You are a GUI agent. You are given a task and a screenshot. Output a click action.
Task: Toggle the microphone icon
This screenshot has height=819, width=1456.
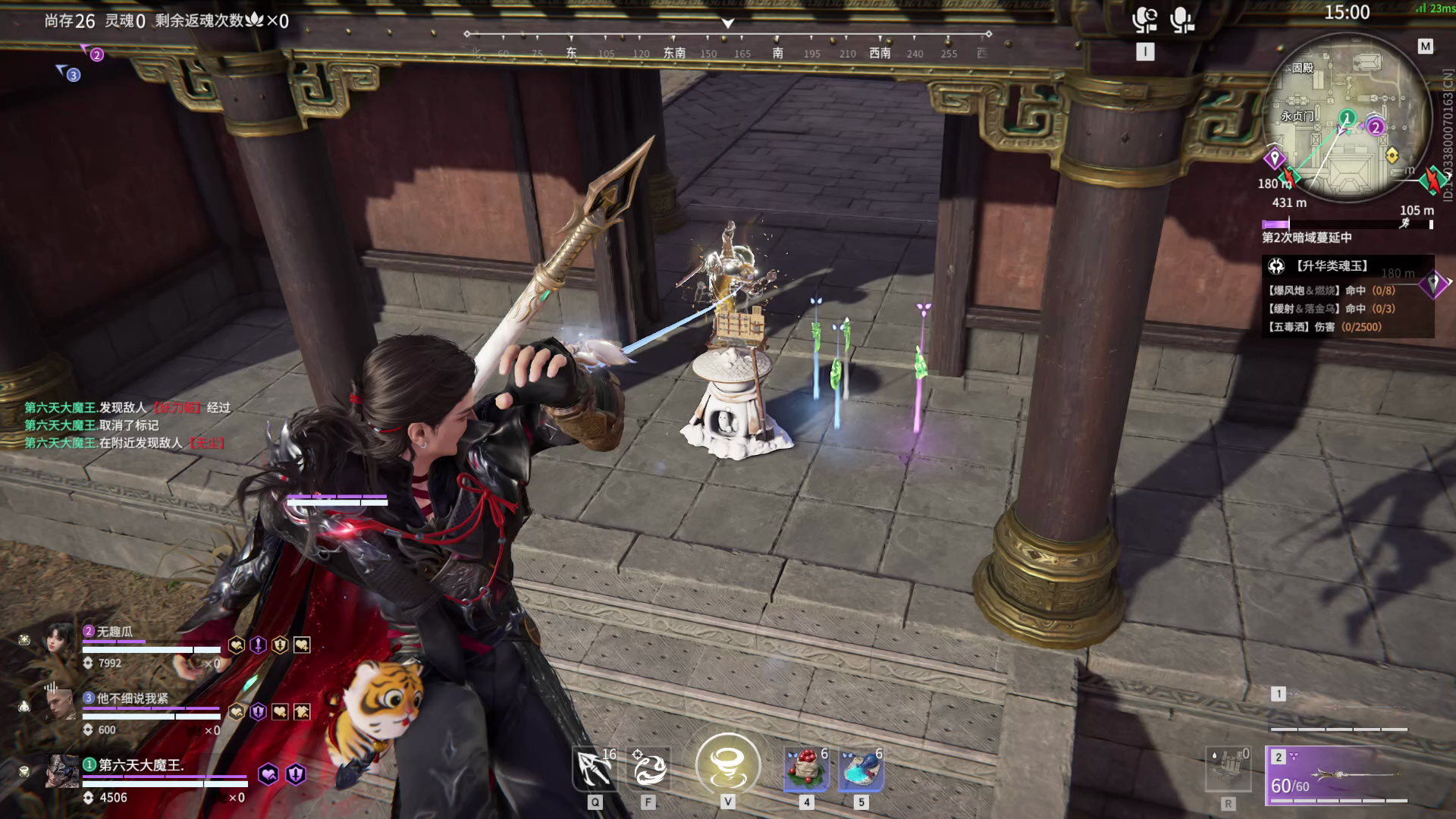point(1181,20)
